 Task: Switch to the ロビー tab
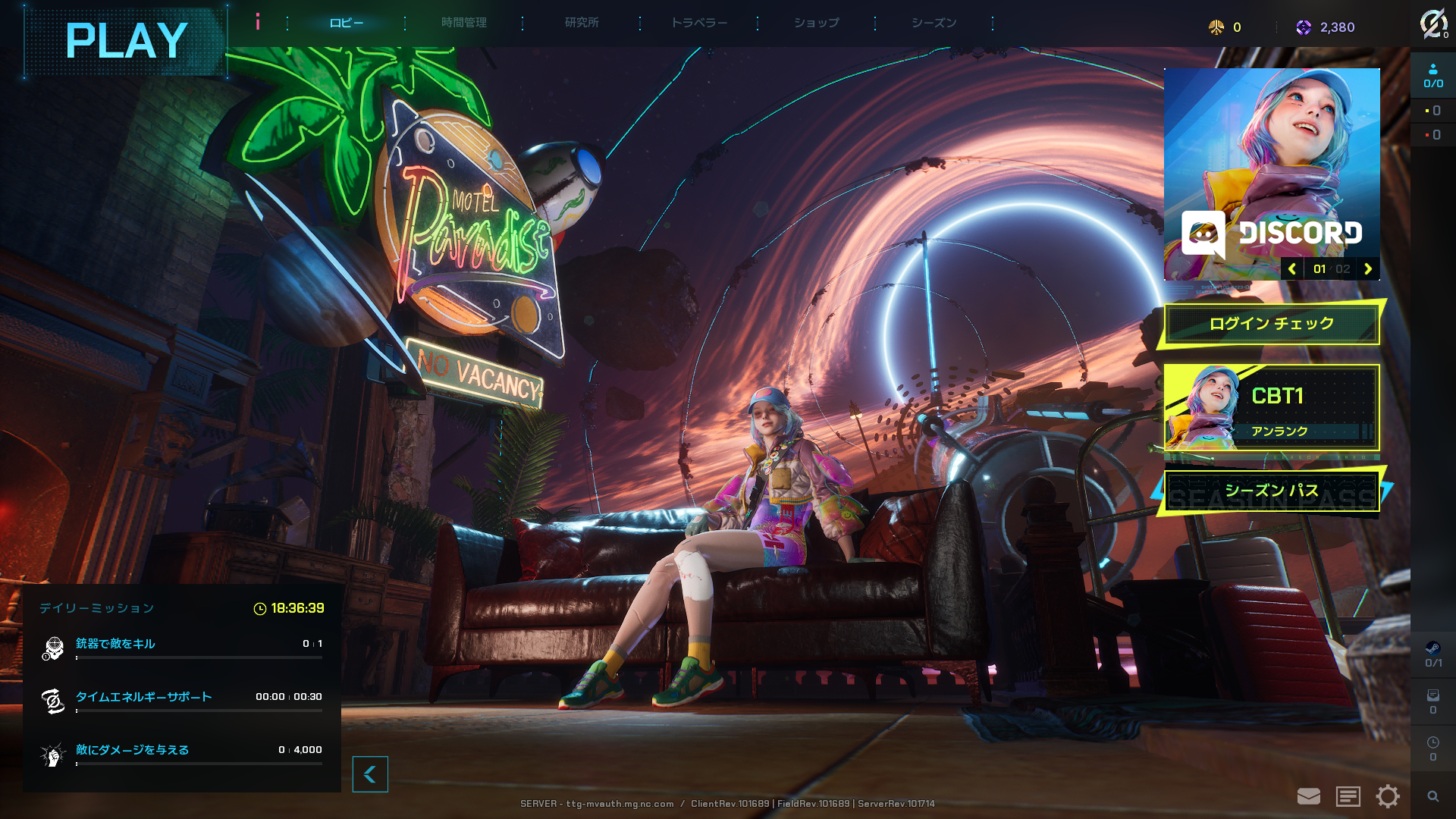pos(346,23)
